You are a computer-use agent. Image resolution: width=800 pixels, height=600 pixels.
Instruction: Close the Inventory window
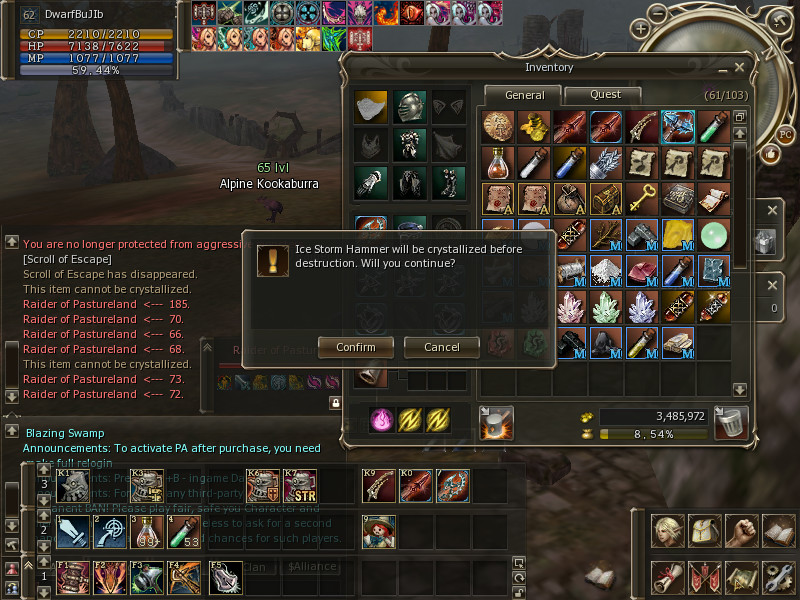tap(739, 67)
